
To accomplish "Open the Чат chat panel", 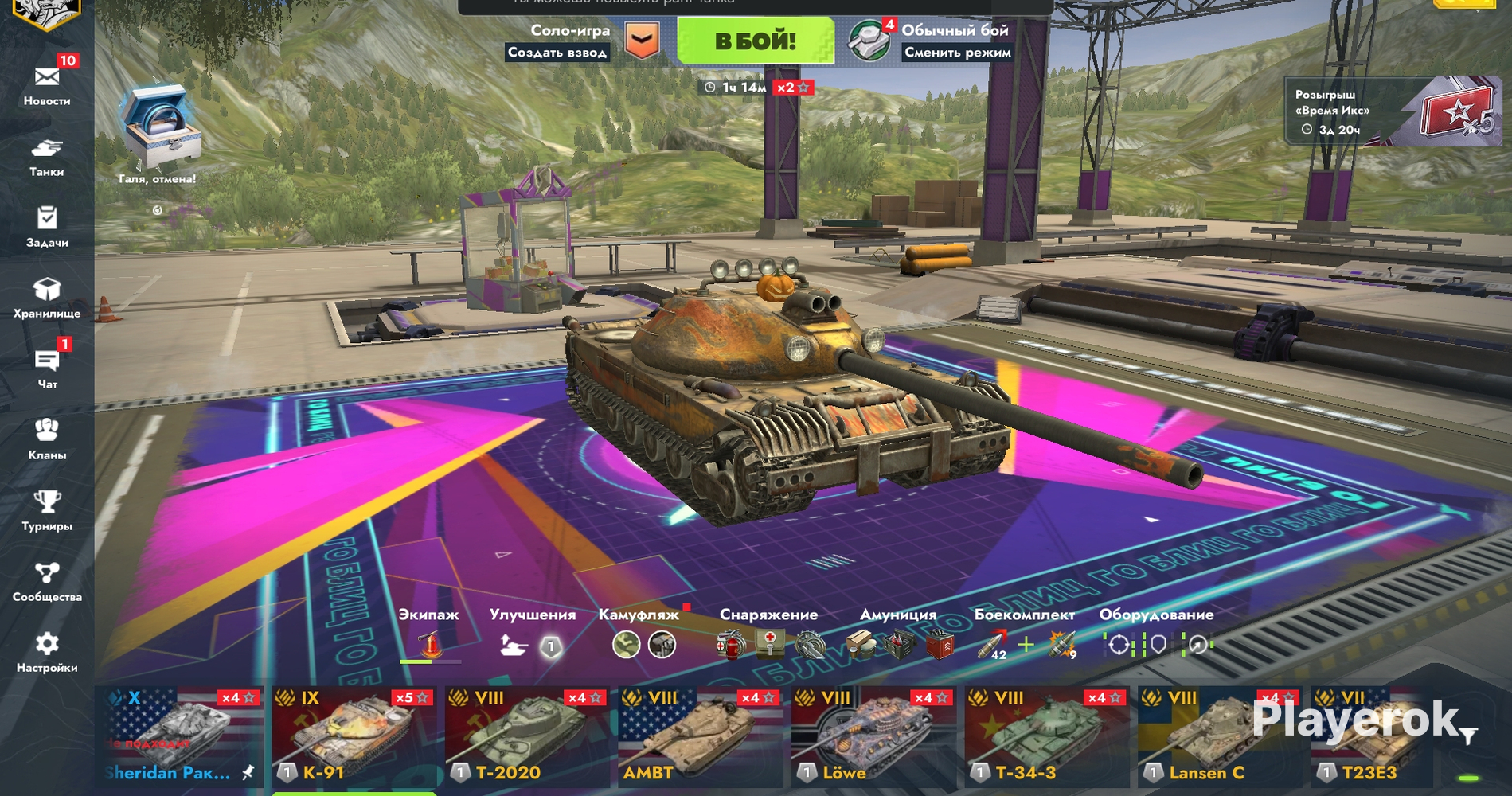I will 47,369.
